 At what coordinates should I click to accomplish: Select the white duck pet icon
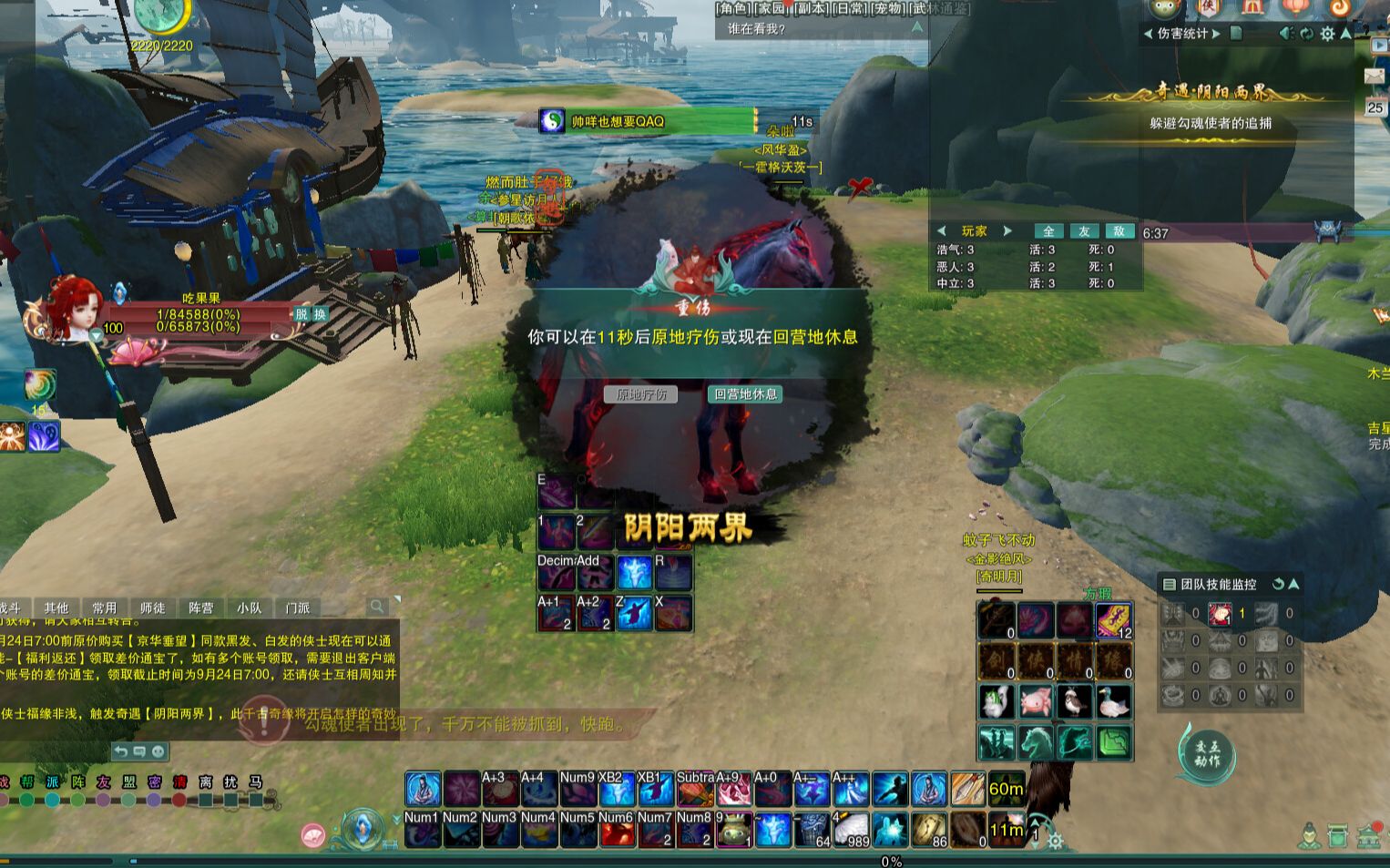point(1113,701)
